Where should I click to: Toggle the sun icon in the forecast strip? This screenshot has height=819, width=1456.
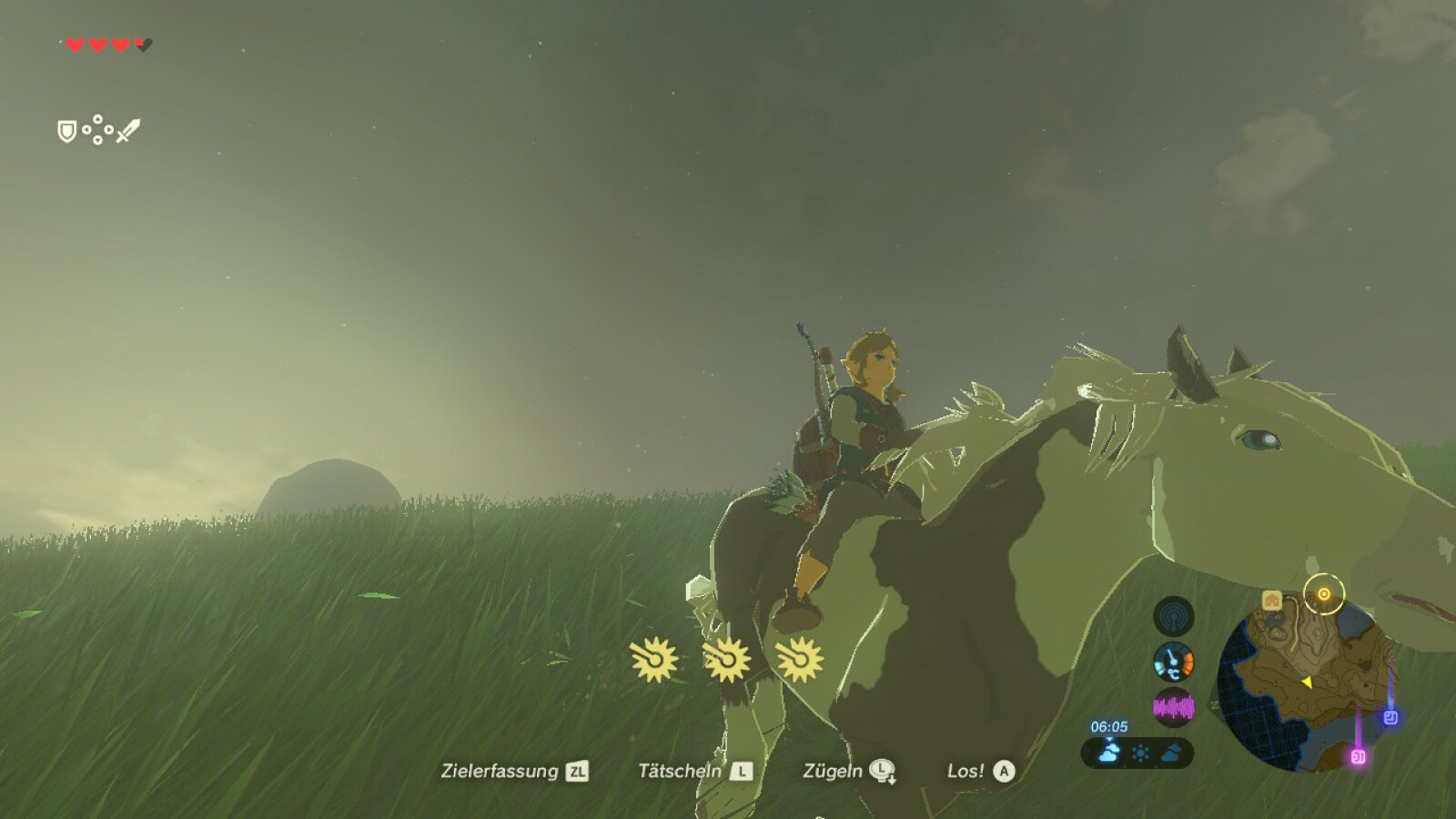click(x=1140, y=751)
